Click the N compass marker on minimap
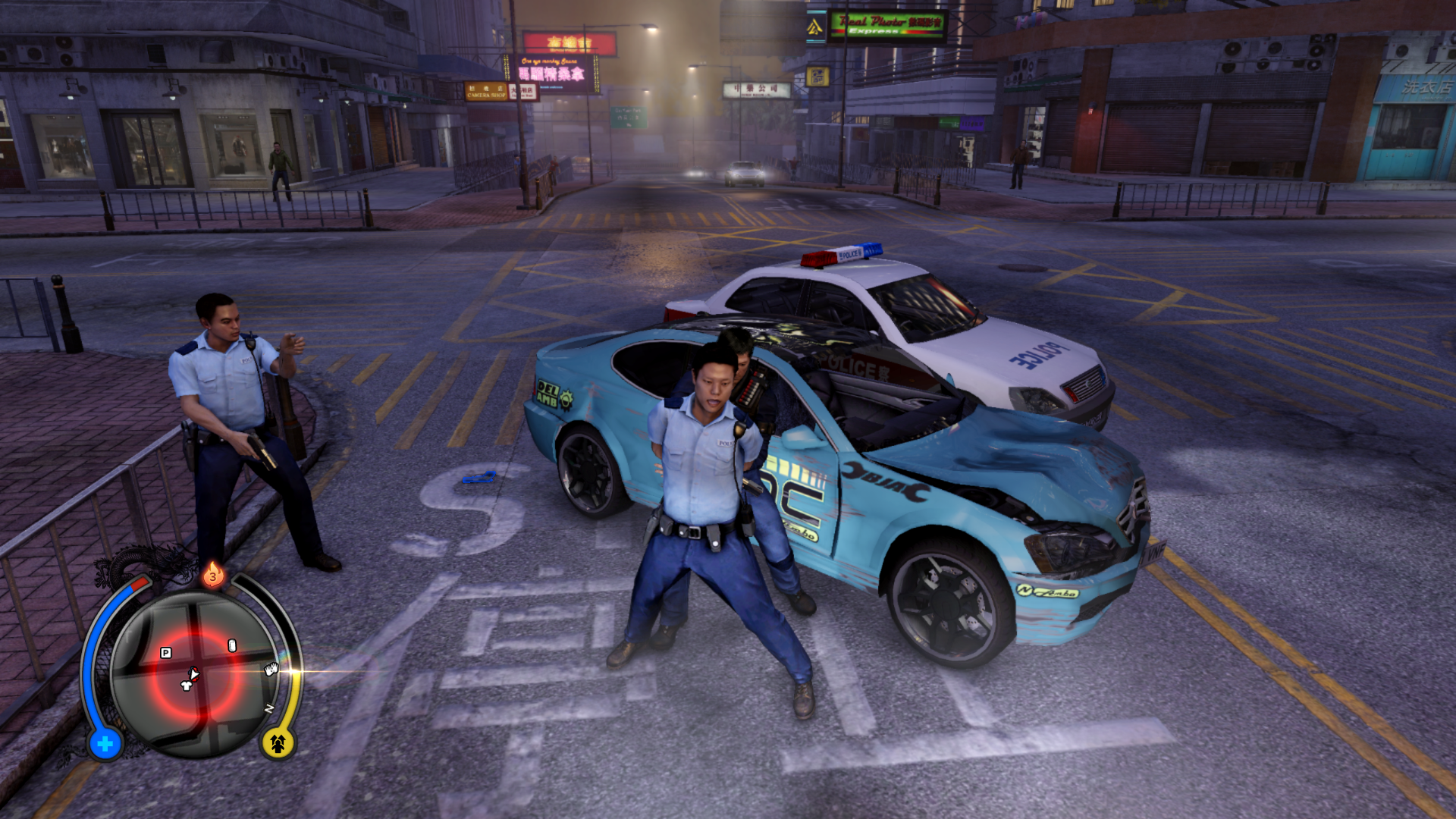 pos(268,709)
